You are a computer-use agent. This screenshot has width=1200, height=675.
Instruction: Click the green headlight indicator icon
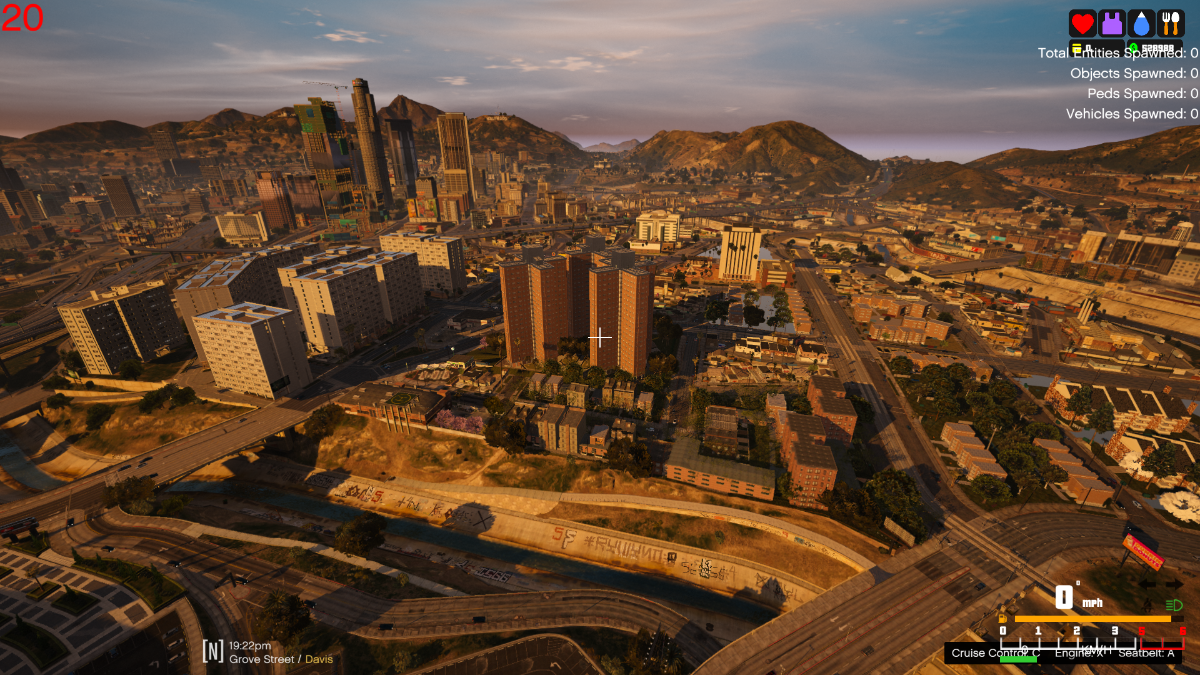click(x=1174, y=605)
